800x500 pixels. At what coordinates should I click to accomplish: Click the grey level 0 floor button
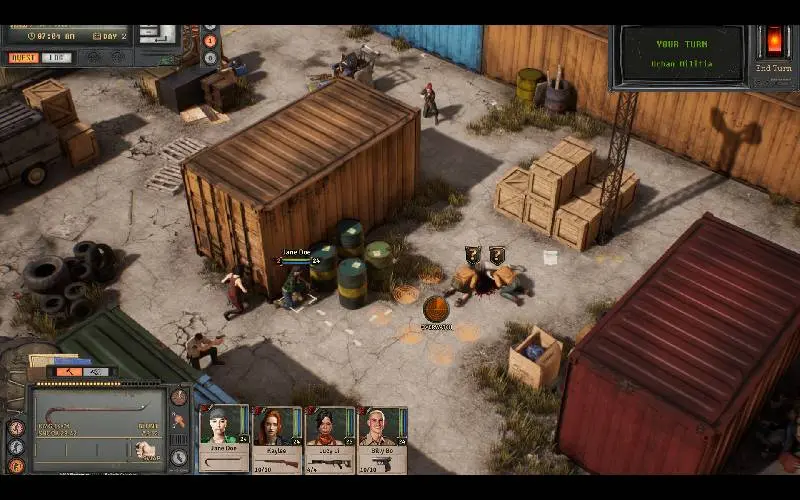click(x=210, y=58)
